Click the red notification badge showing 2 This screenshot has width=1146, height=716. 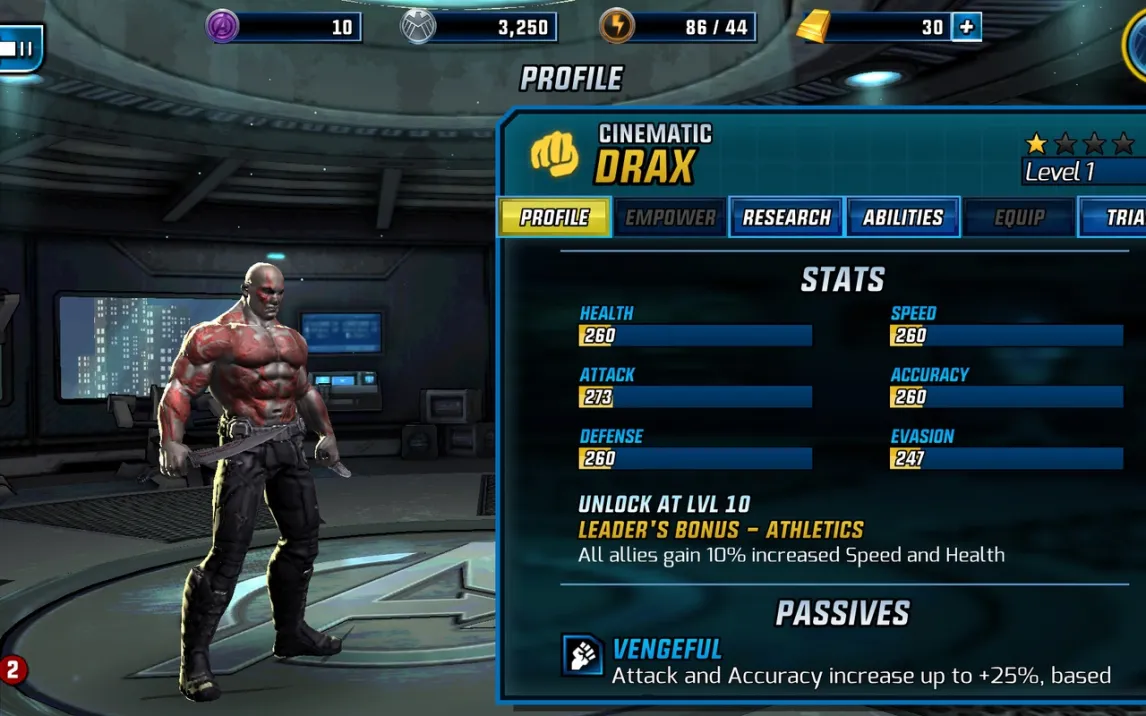12,669
